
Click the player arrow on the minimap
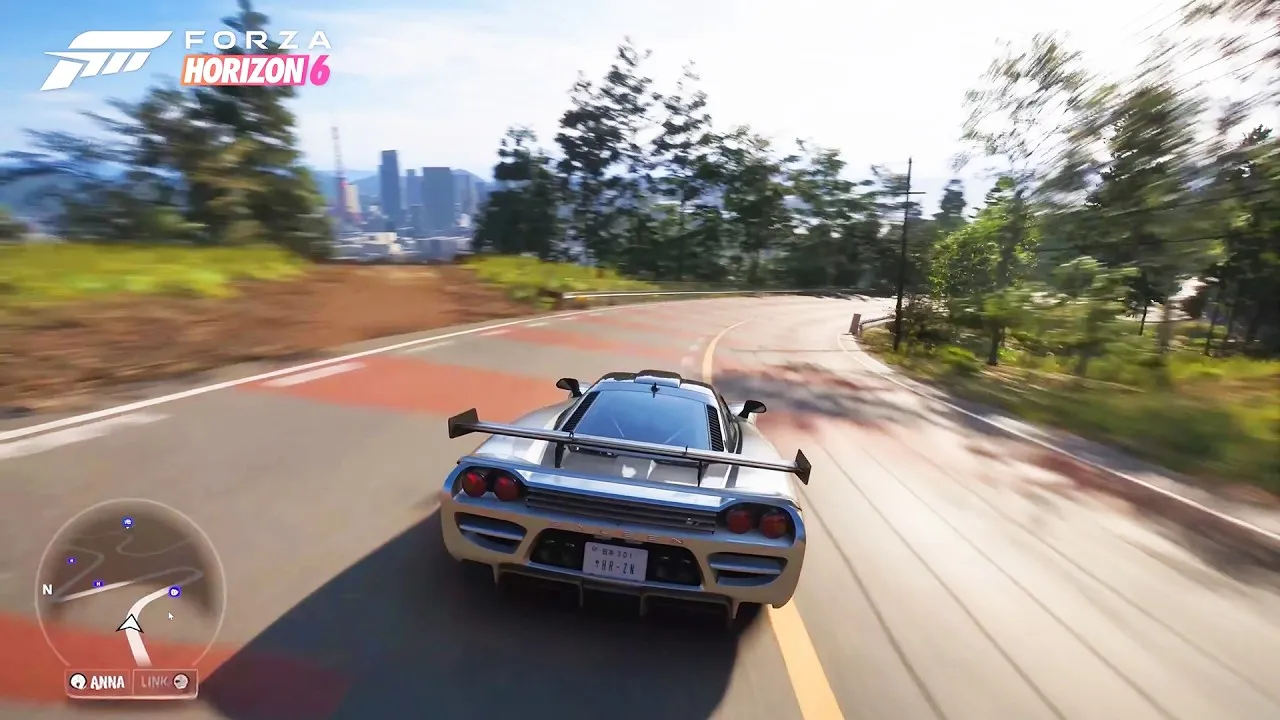[131, 622]
